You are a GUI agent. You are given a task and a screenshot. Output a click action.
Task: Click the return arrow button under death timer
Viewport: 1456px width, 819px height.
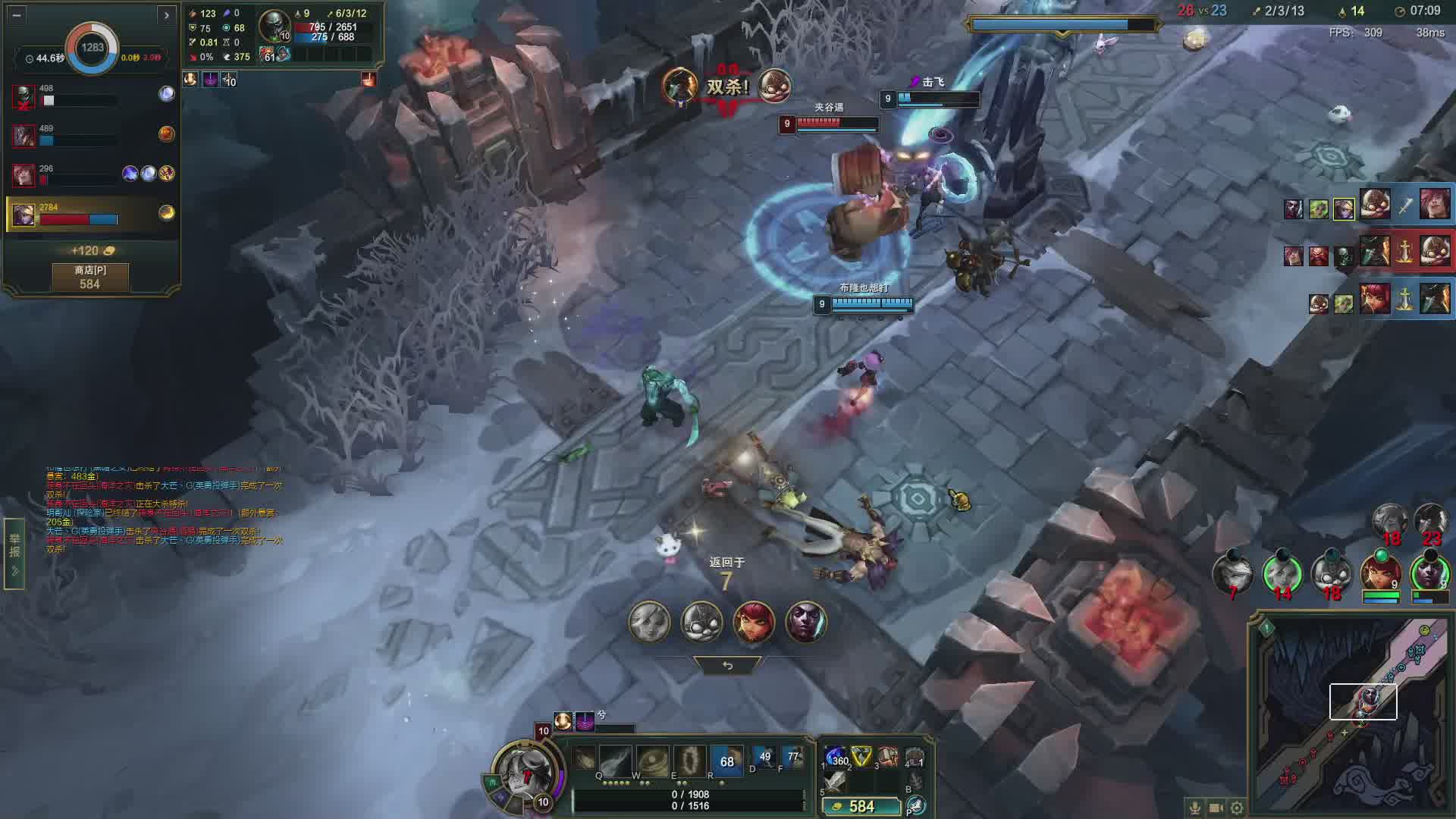point(727,665)
